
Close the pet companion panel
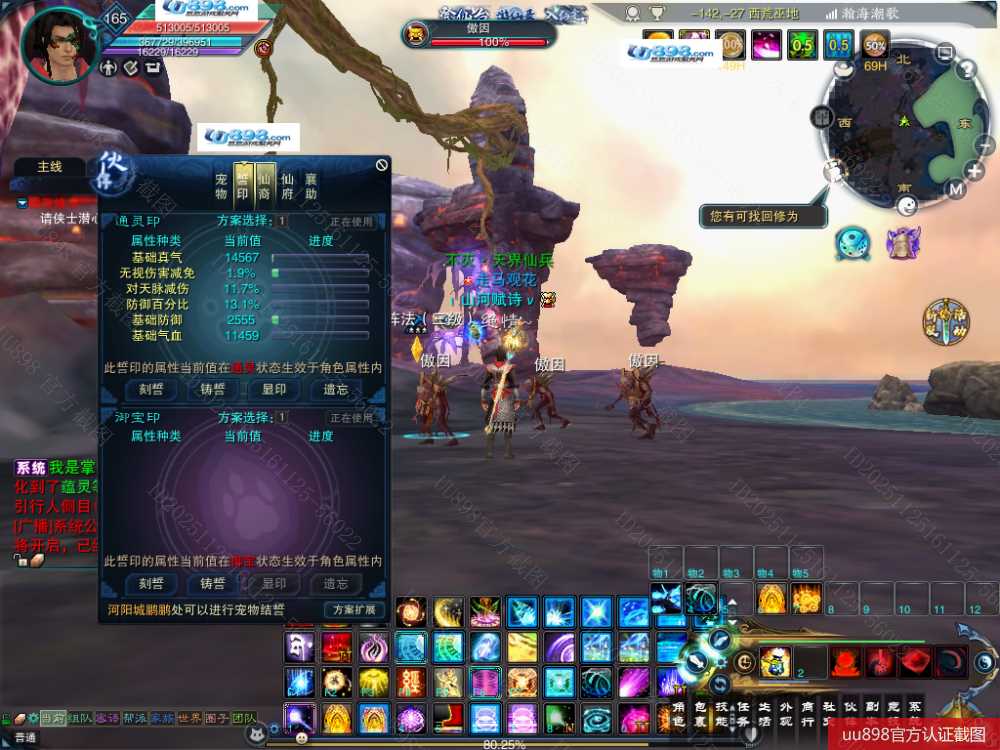(x=381, y=165)
